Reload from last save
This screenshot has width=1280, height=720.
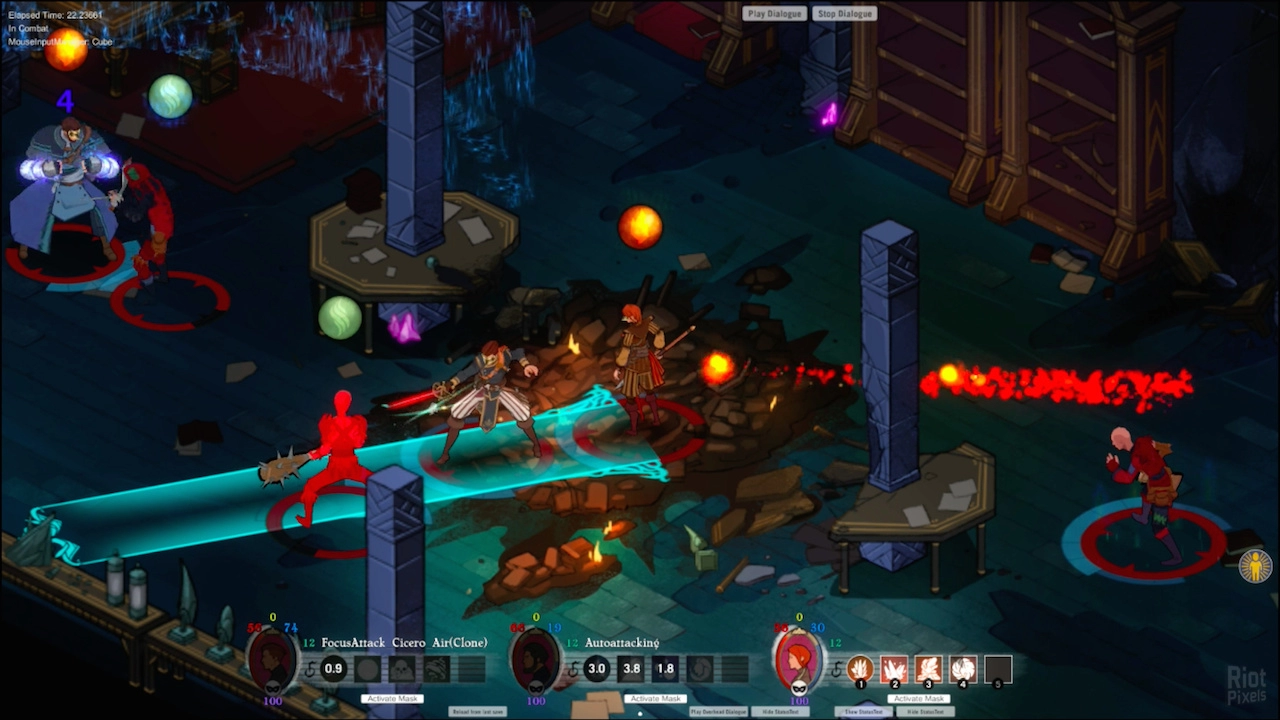click(x=477, y=712)
